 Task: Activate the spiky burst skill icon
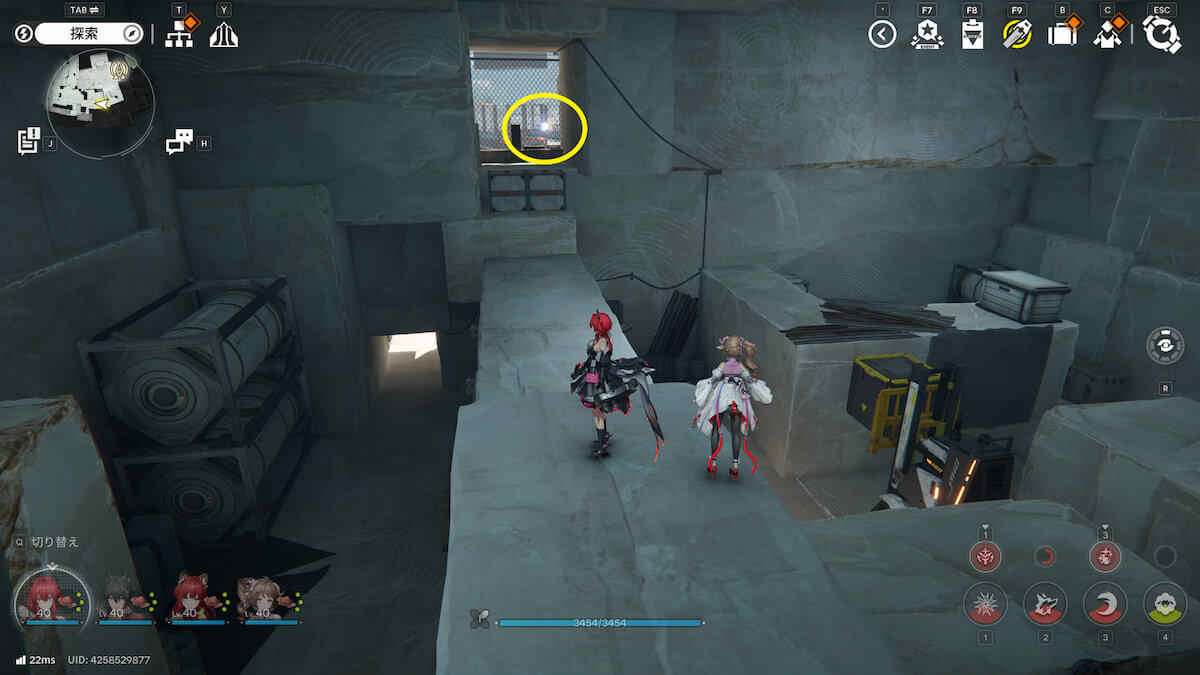pyautogui.click(x=985, y=604)
